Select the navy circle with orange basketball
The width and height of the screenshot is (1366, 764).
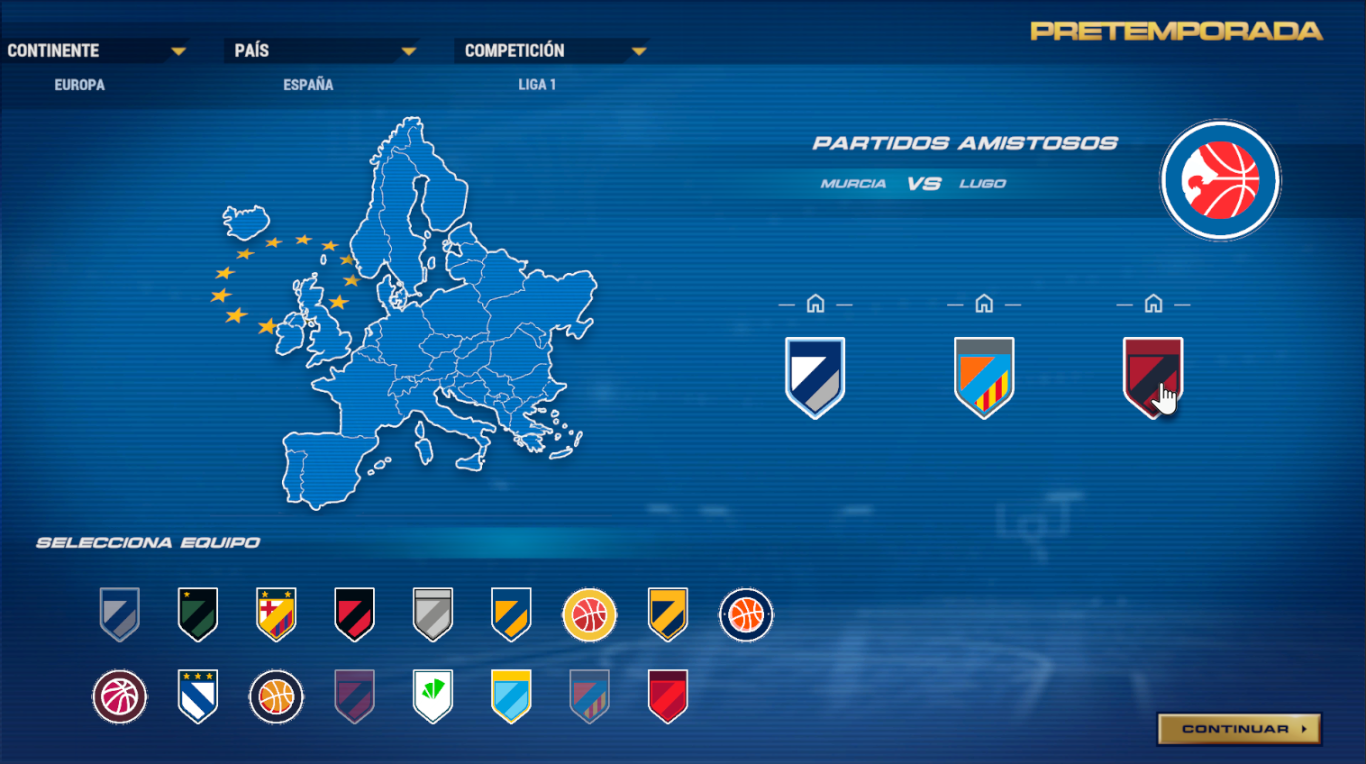click(746, 614)
